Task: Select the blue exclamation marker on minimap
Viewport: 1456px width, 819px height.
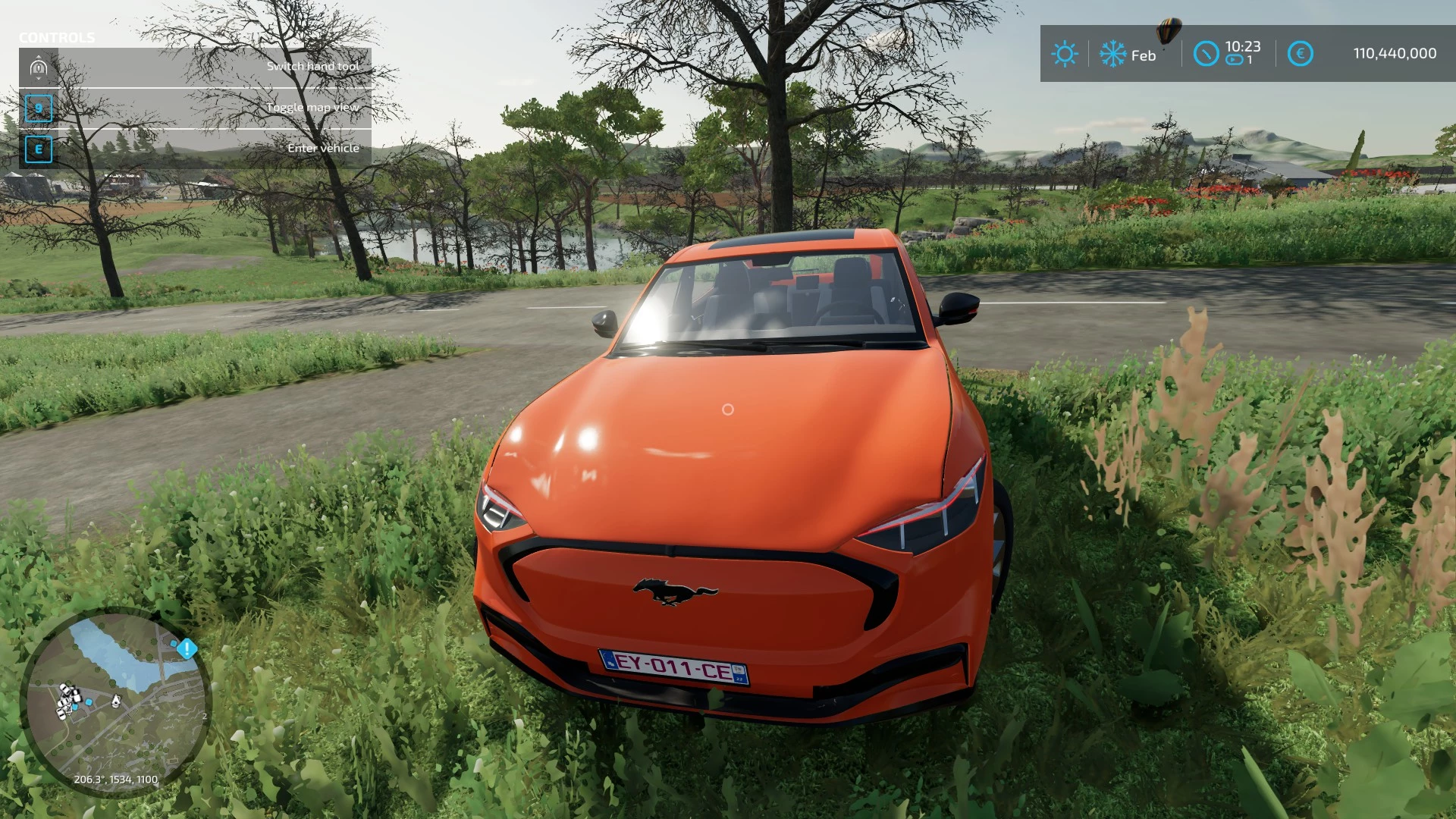Action: pos(187,648)
